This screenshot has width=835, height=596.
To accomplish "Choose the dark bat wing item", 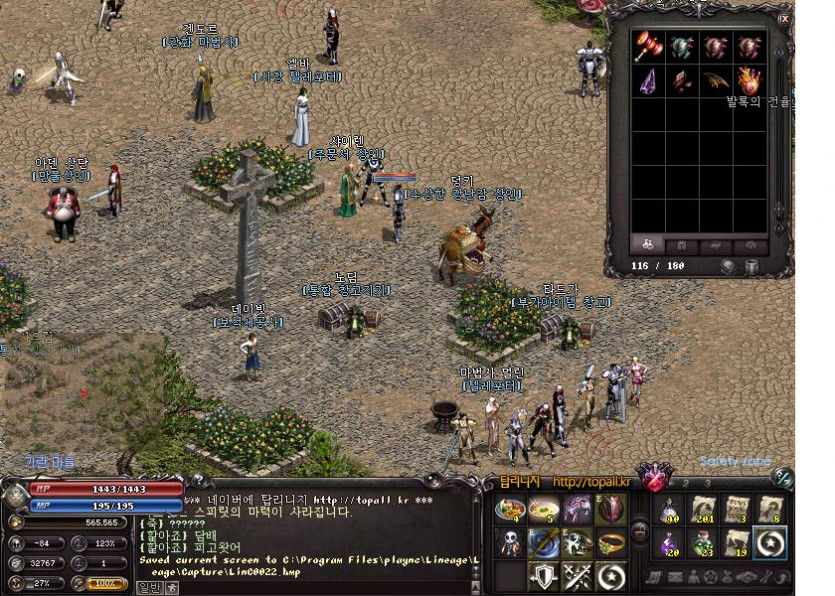I will point(715,81).
